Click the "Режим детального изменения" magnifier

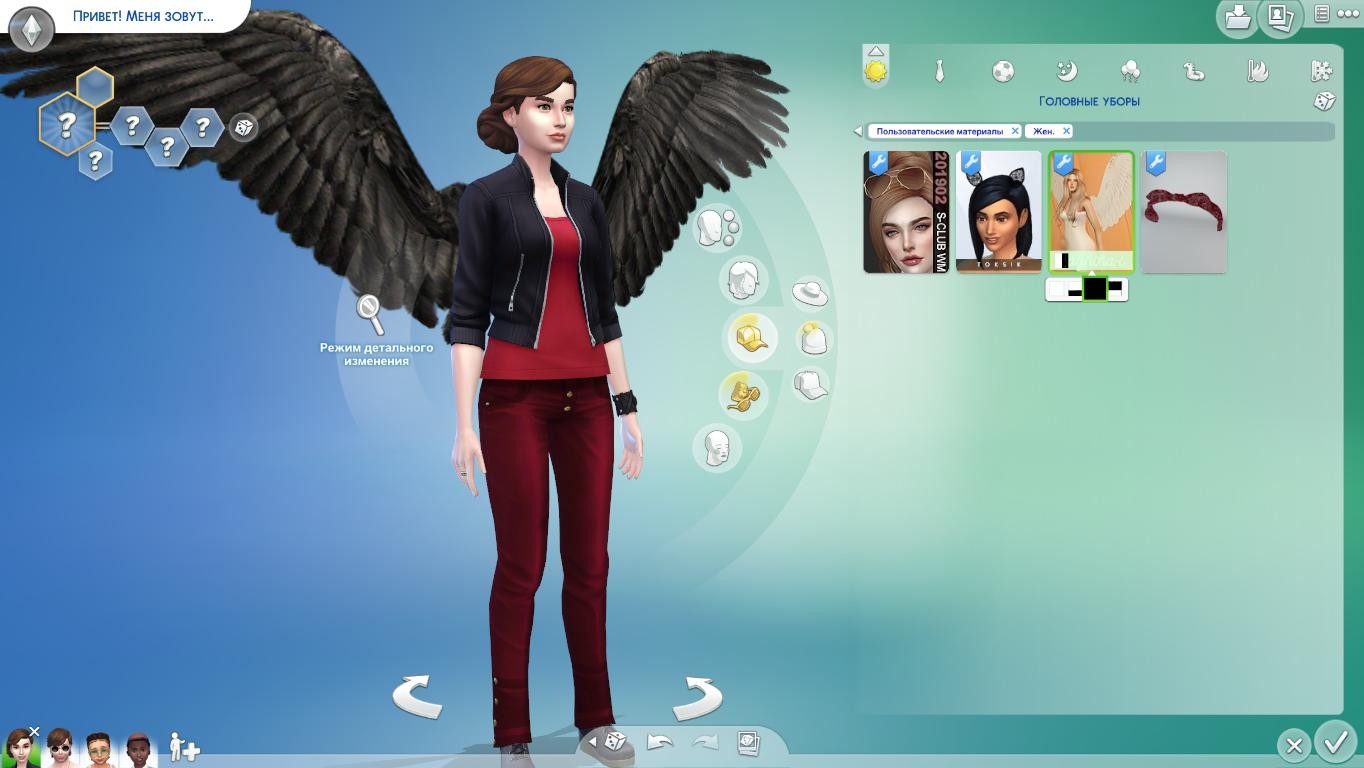pos(371,315)
